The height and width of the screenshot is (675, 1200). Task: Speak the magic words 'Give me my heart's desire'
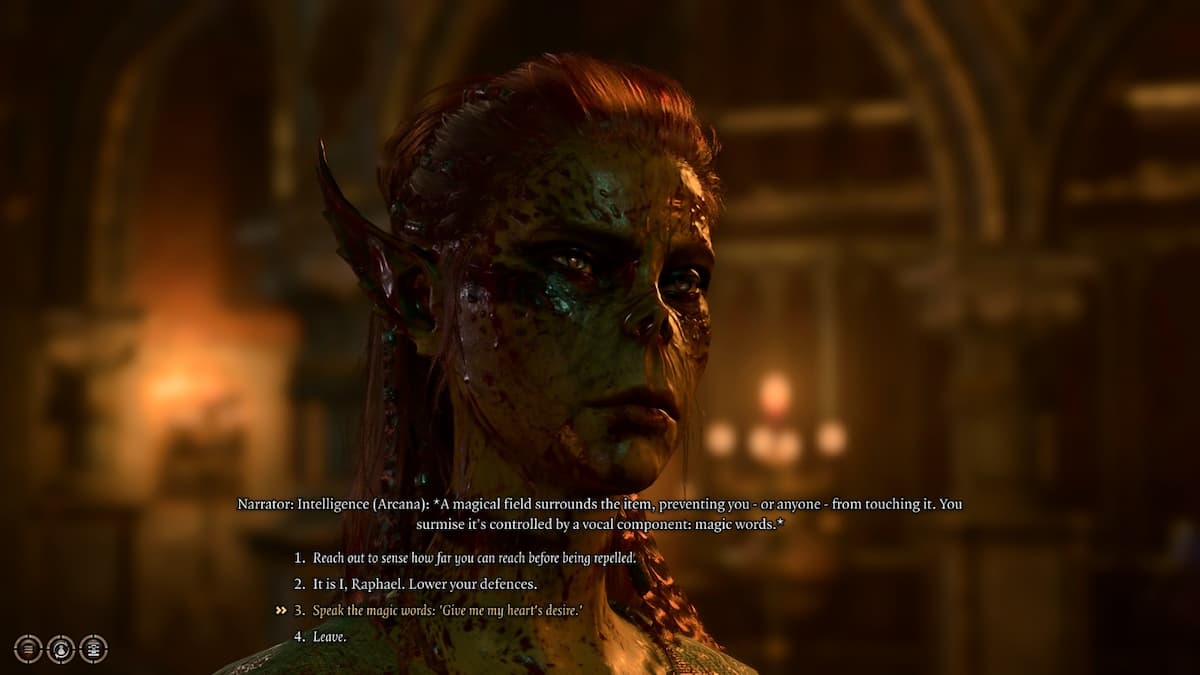coord(446,610)
